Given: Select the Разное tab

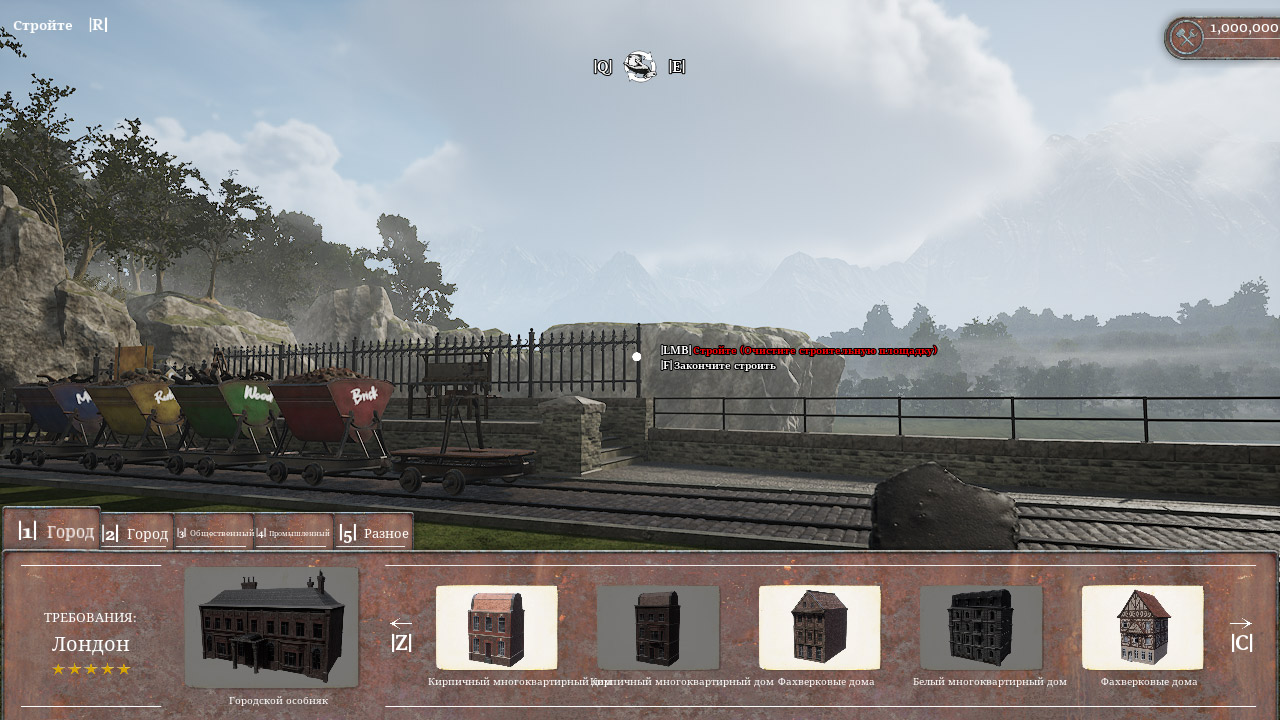Looking at the screenshot, I should [374, 533].
